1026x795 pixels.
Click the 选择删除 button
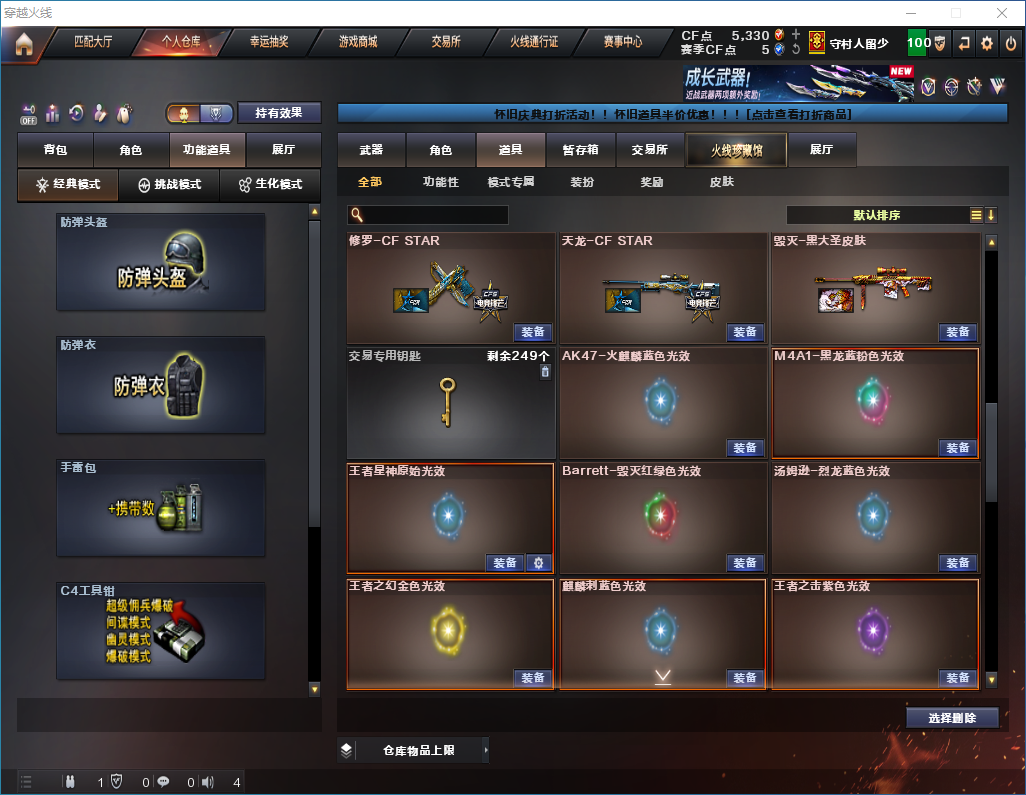[952, 718]
